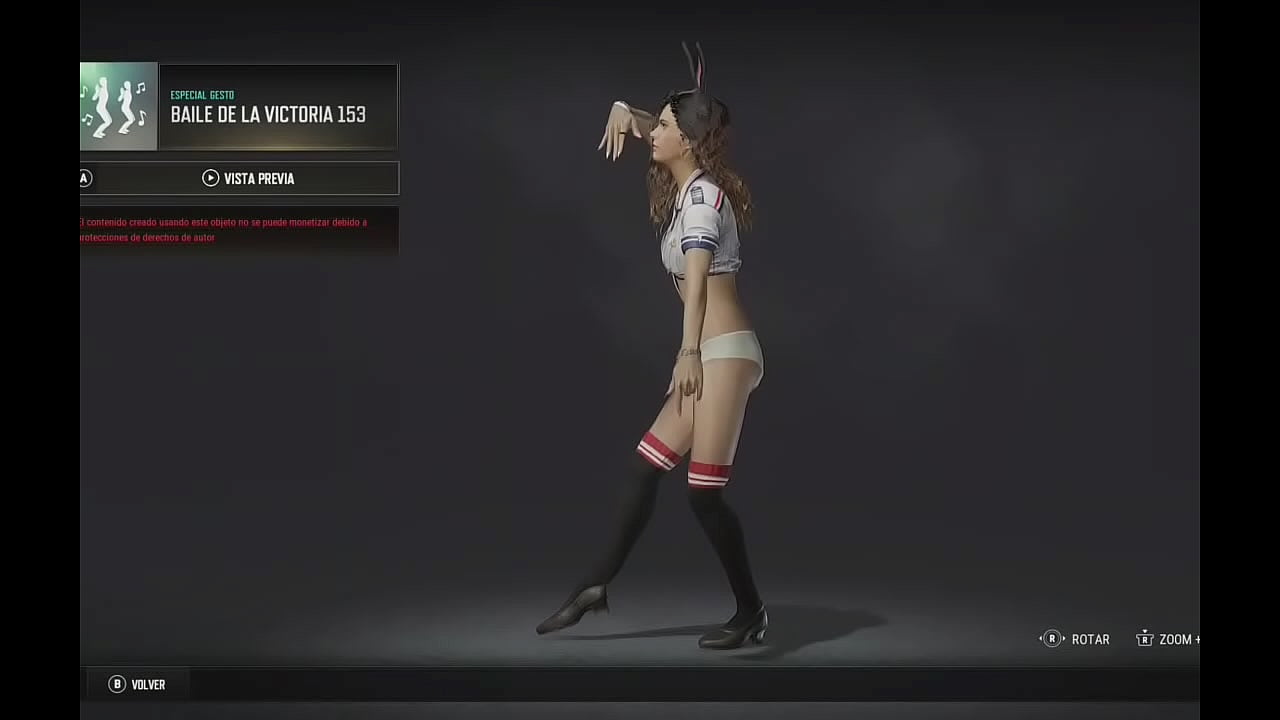The width and height of the screenshot is (1280, 720).
Task: Click the A button icon beside VISTA PREVIA
Action: tap(84, 178)
